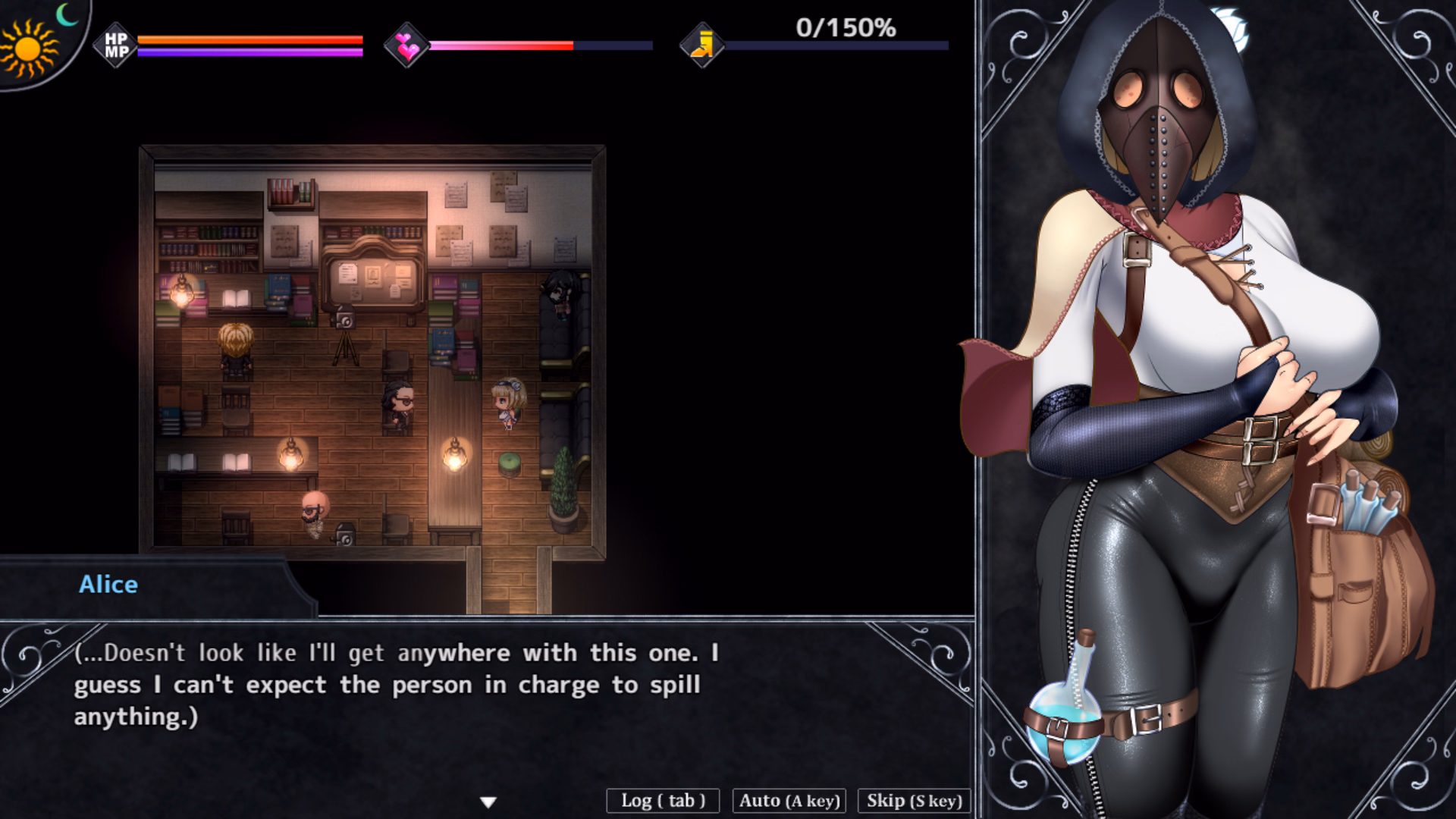Screen dimensions: 1456x819
Task: Advance dialogue with the down arrow
Action: (488, 802)
